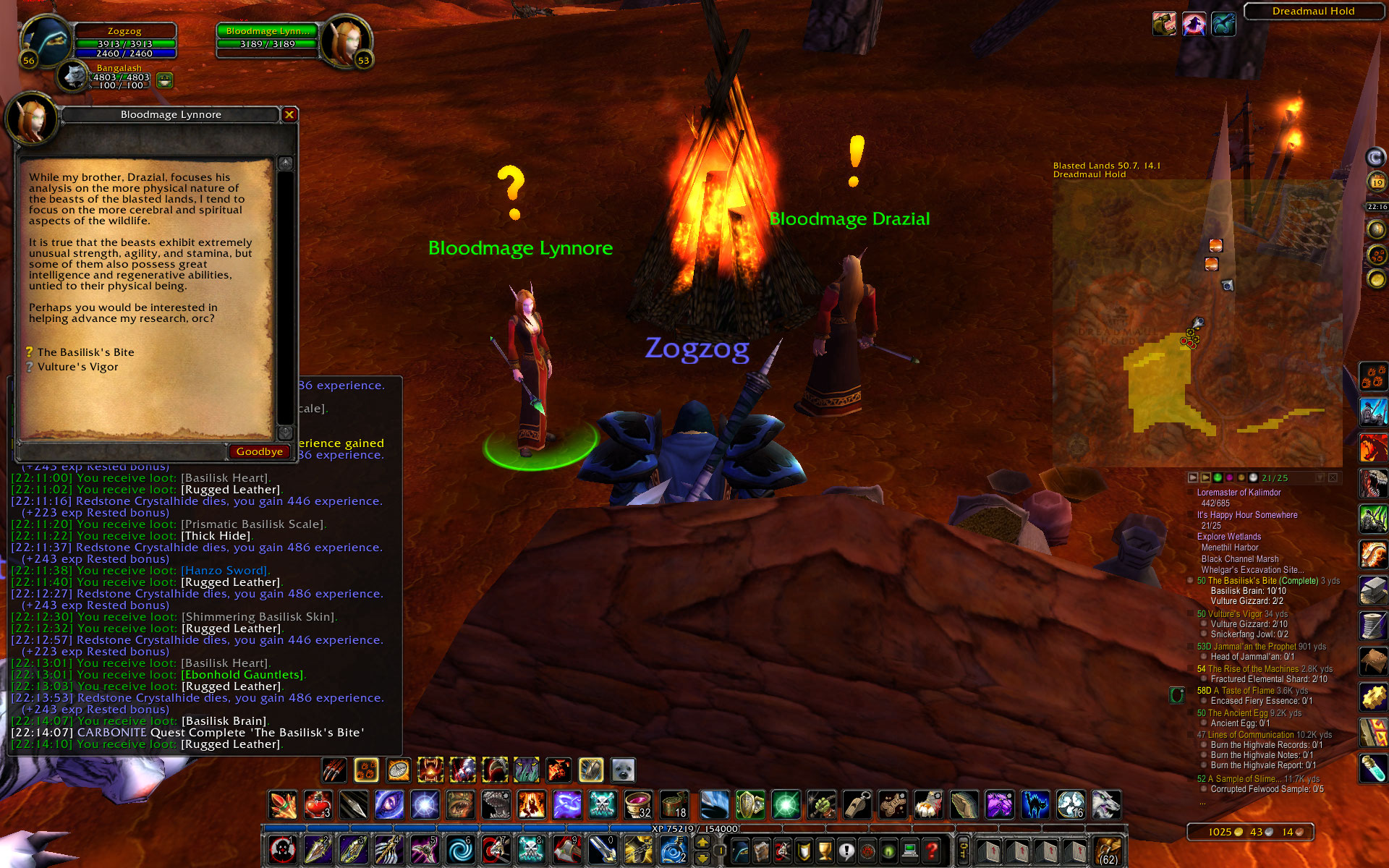Click the calendar icon showing 19 near minimap
The height and width of the screenshot is (868, 1389).
[x=1377, y=181]
